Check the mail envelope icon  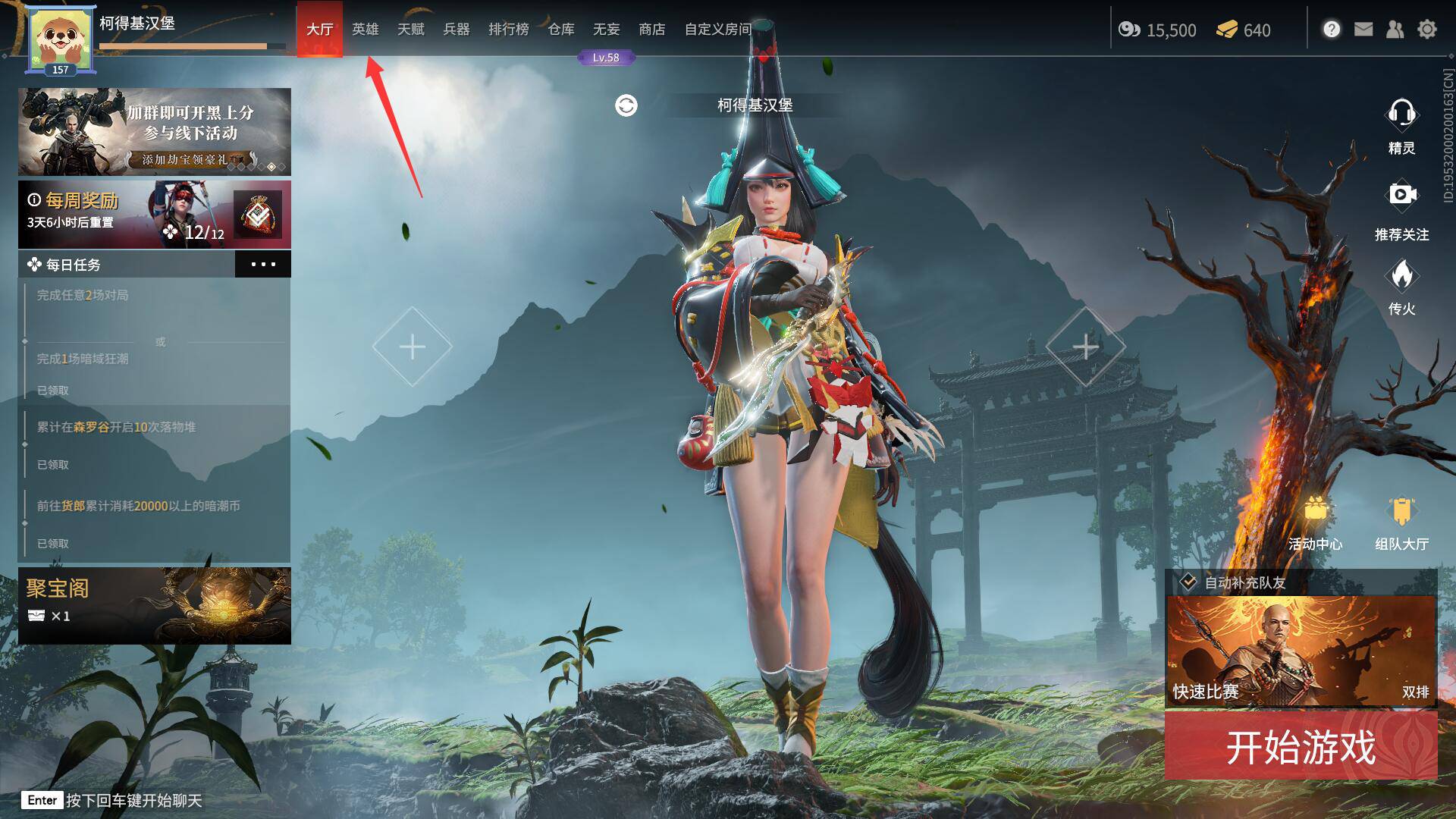point(1363,30)
